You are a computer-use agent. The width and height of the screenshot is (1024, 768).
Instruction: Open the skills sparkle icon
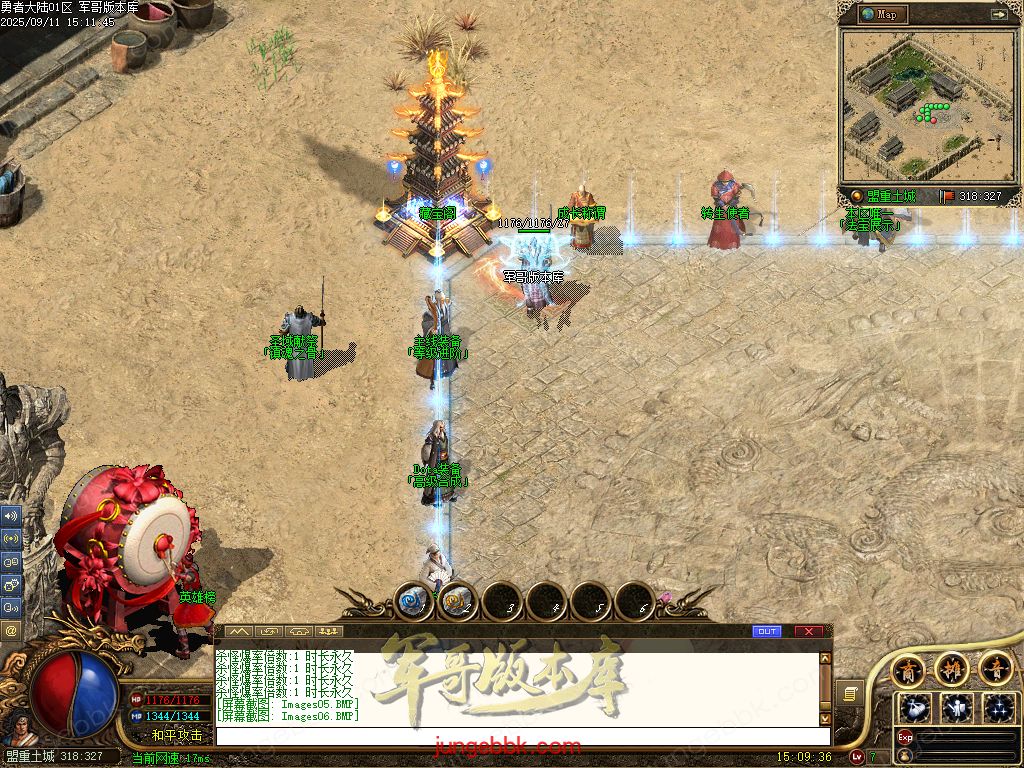(x=999, y=708)
